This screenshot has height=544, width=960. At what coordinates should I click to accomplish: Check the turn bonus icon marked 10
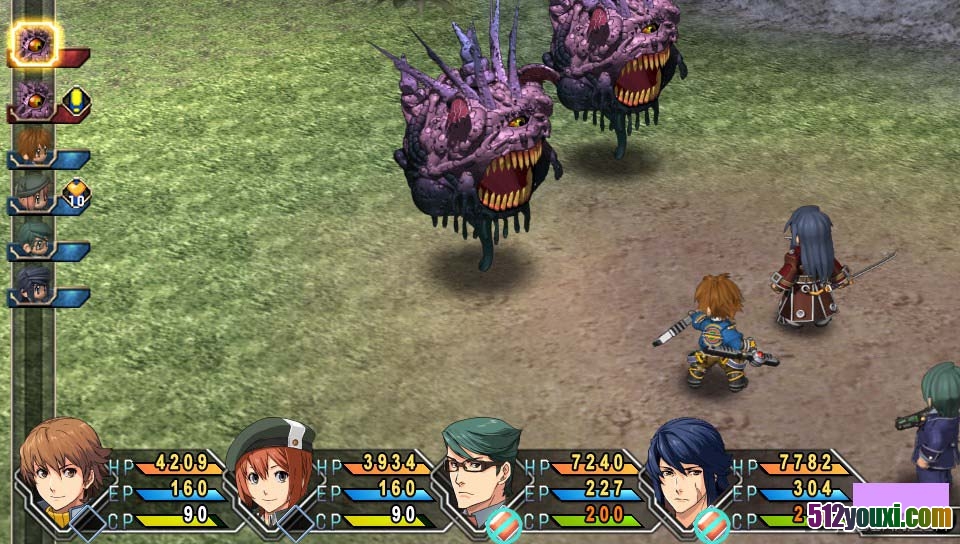77,193
